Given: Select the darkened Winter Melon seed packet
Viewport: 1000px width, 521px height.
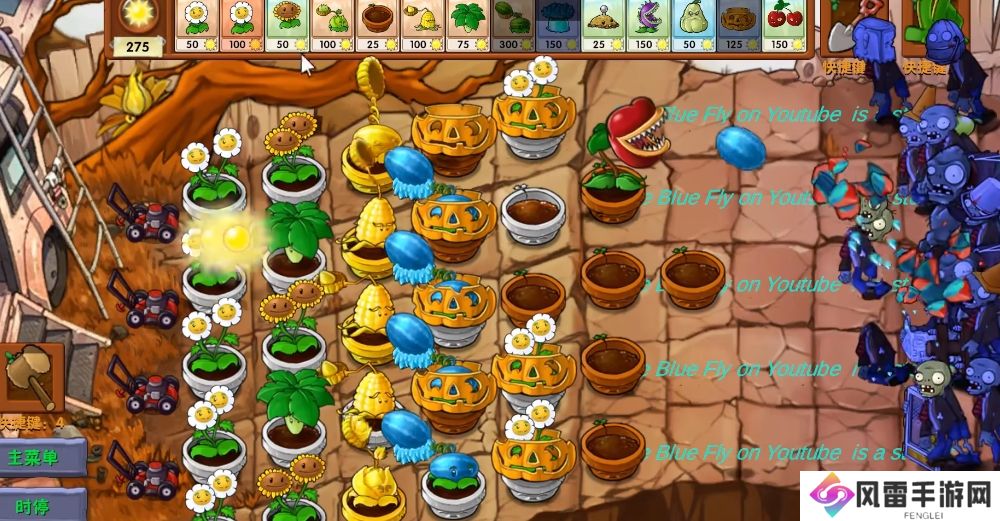Looking at the screenshot, I should click(x=556, y=25).
